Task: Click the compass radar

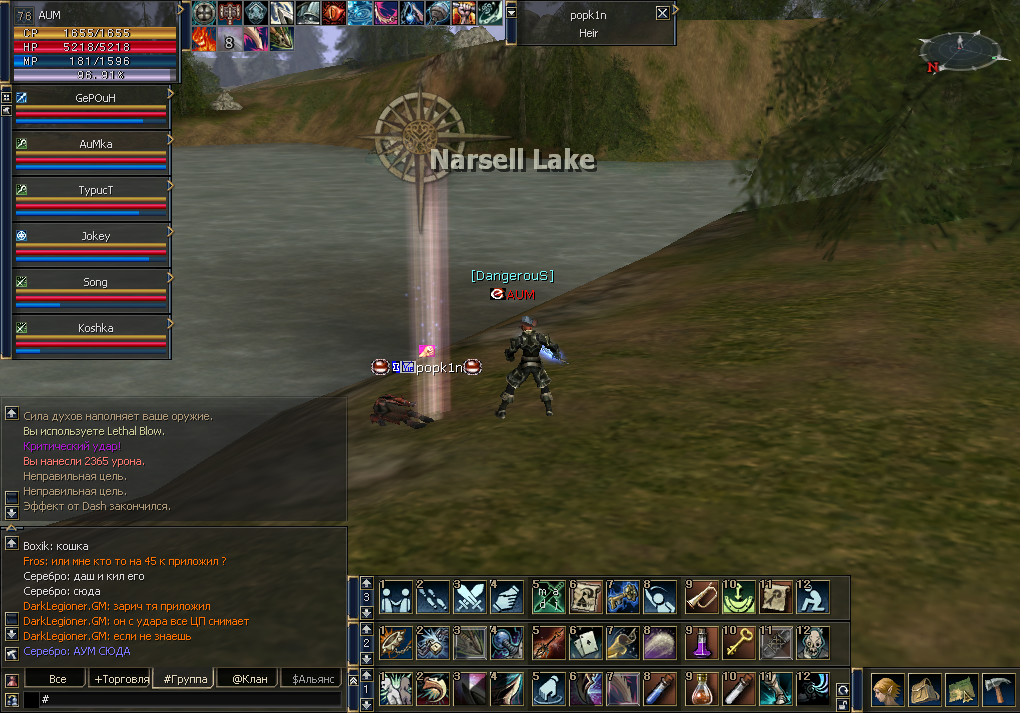Action: click(958, 52)
